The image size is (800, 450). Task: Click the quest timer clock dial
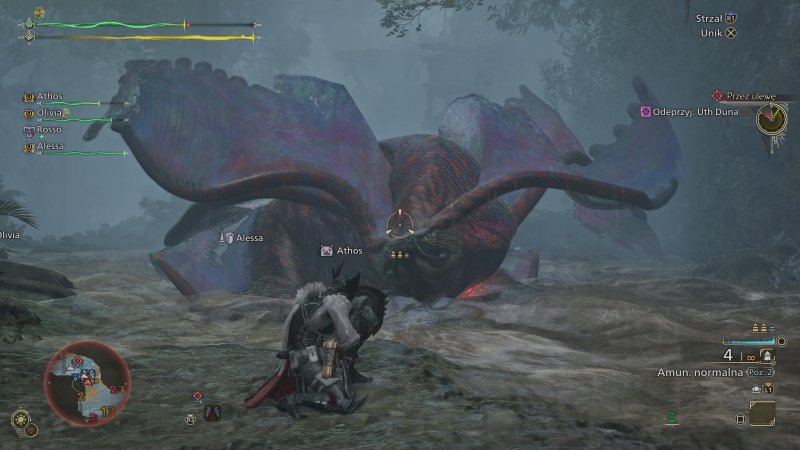click(x=771, y=119)
